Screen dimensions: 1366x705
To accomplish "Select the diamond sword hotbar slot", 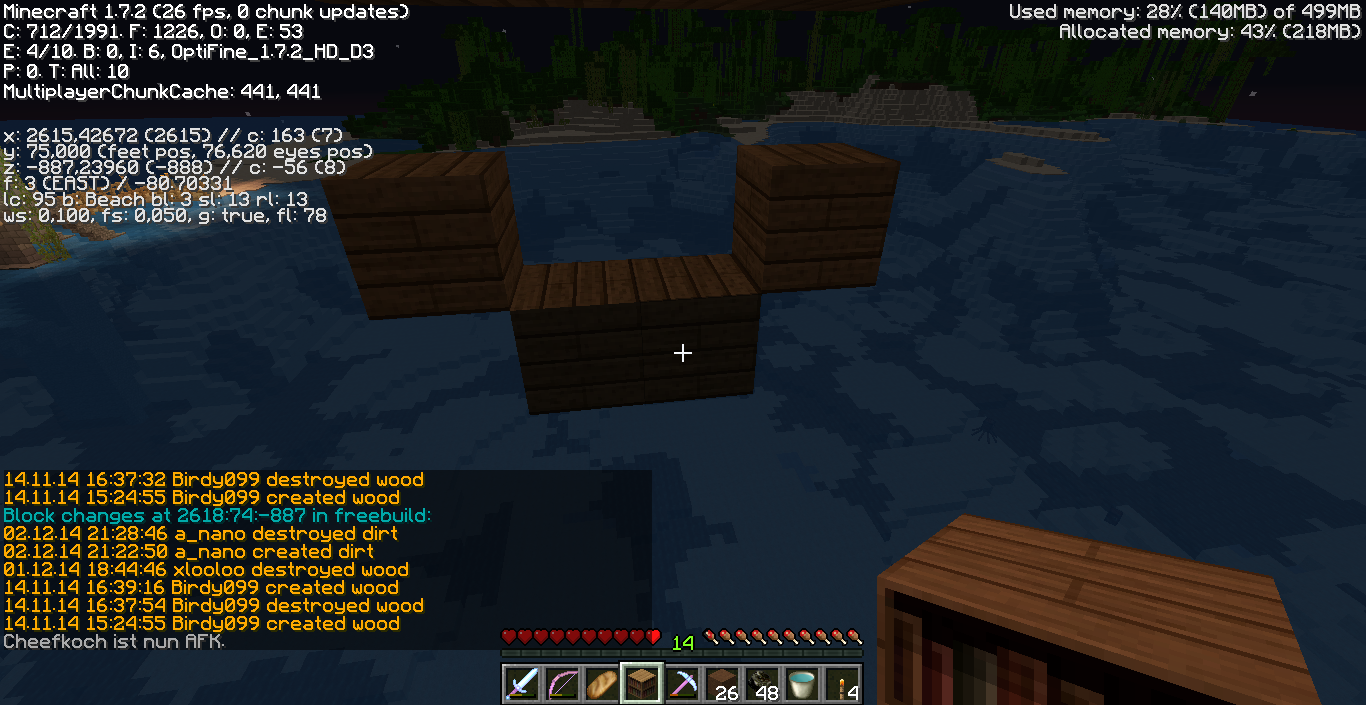I will (522, 684).
